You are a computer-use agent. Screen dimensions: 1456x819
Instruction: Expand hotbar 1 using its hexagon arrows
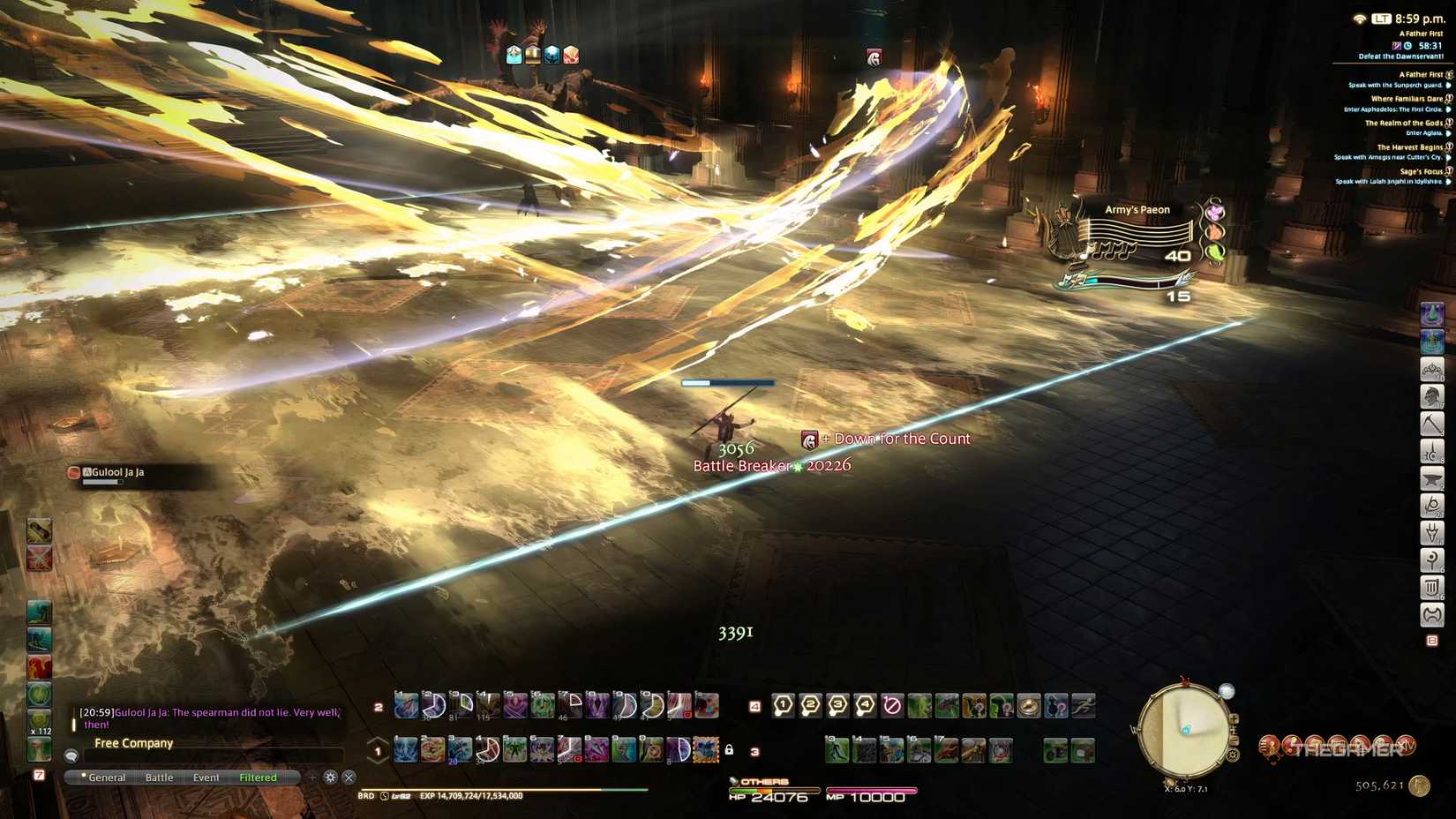[376, 749]
